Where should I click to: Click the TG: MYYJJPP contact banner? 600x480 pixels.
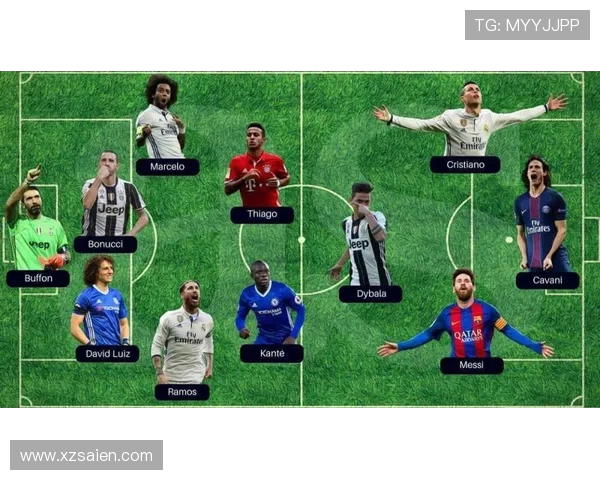527,25
